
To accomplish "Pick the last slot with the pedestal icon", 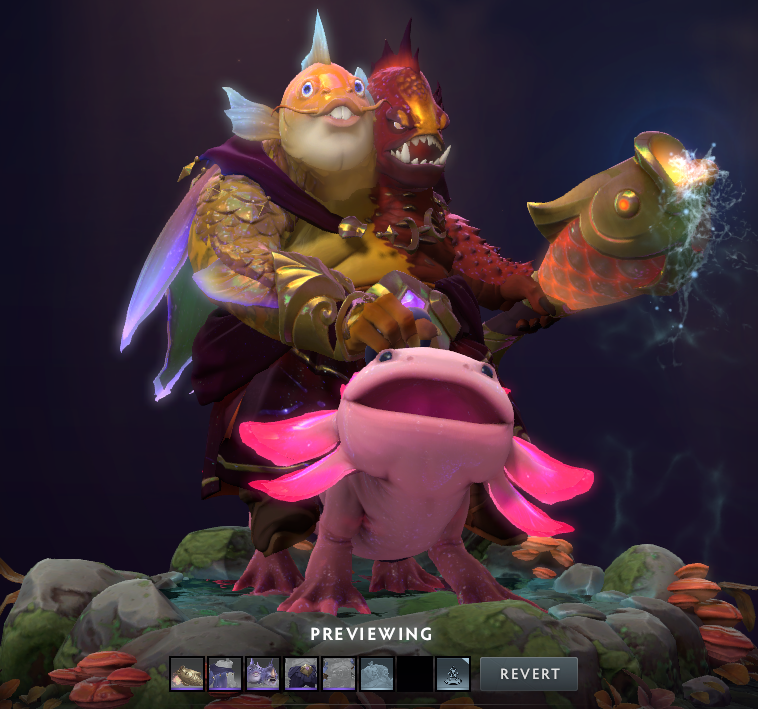I will coord(453,674).
